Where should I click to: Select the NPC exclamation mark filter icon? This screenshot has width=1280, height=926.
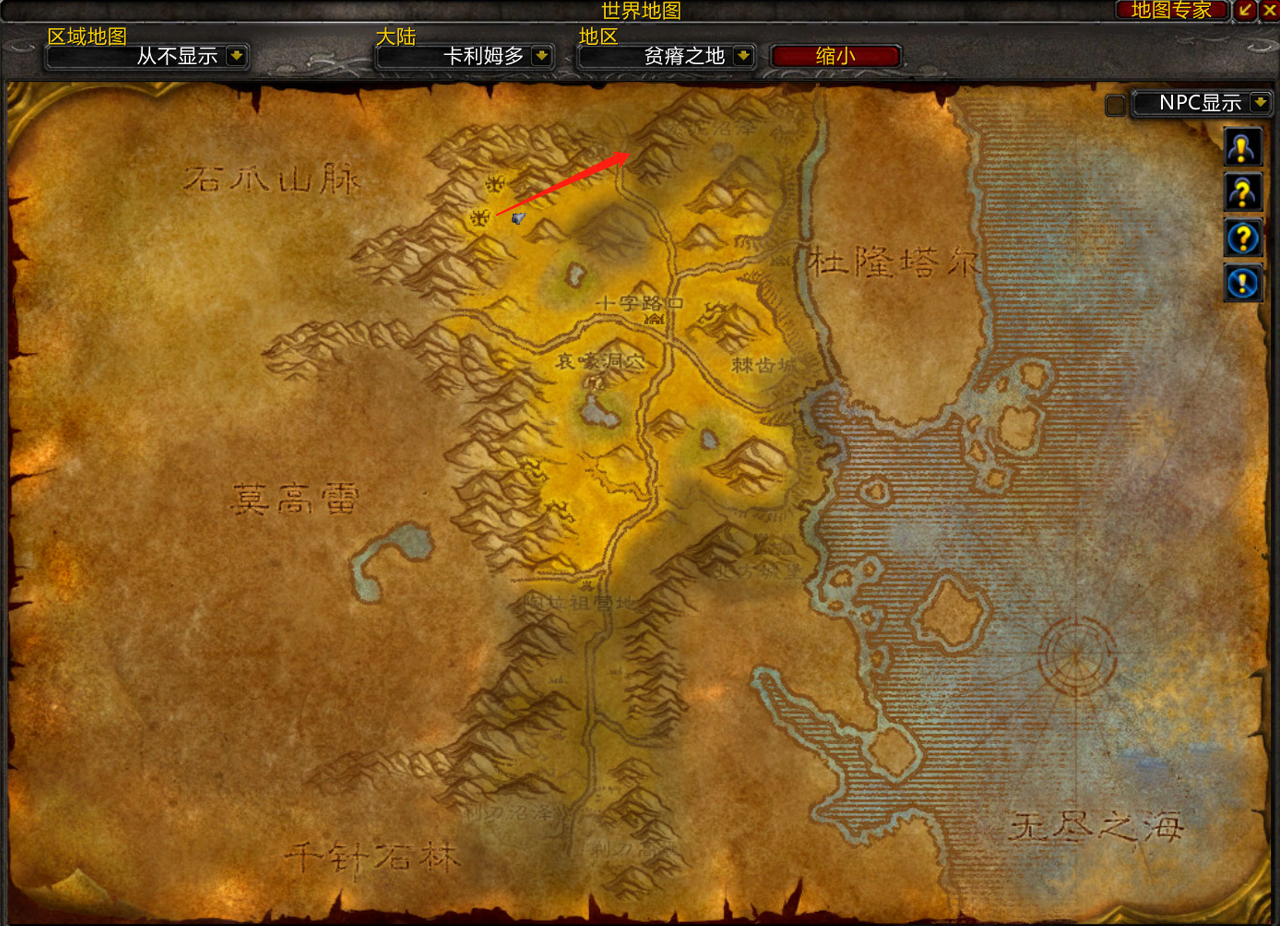pyautogui.click(x=1243, y=147)
